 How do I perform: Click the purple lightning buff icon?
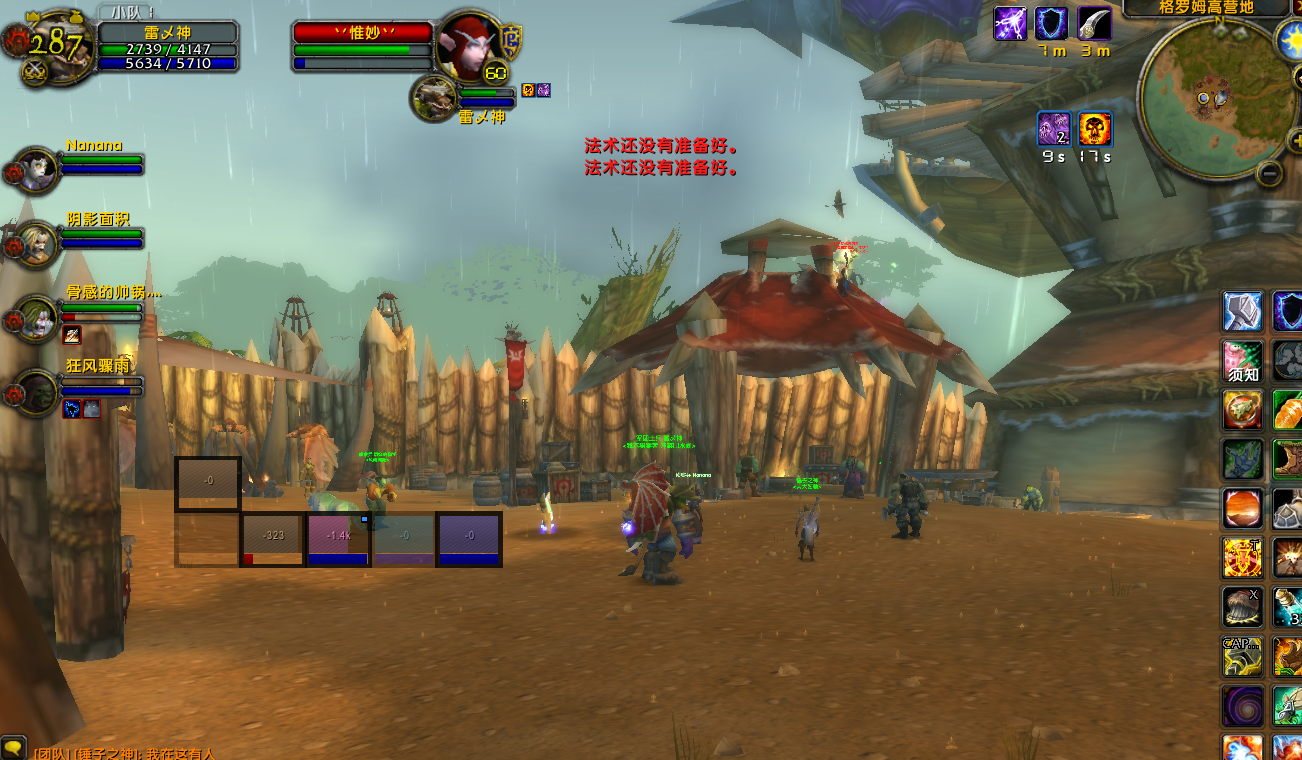pos(1010,24)
